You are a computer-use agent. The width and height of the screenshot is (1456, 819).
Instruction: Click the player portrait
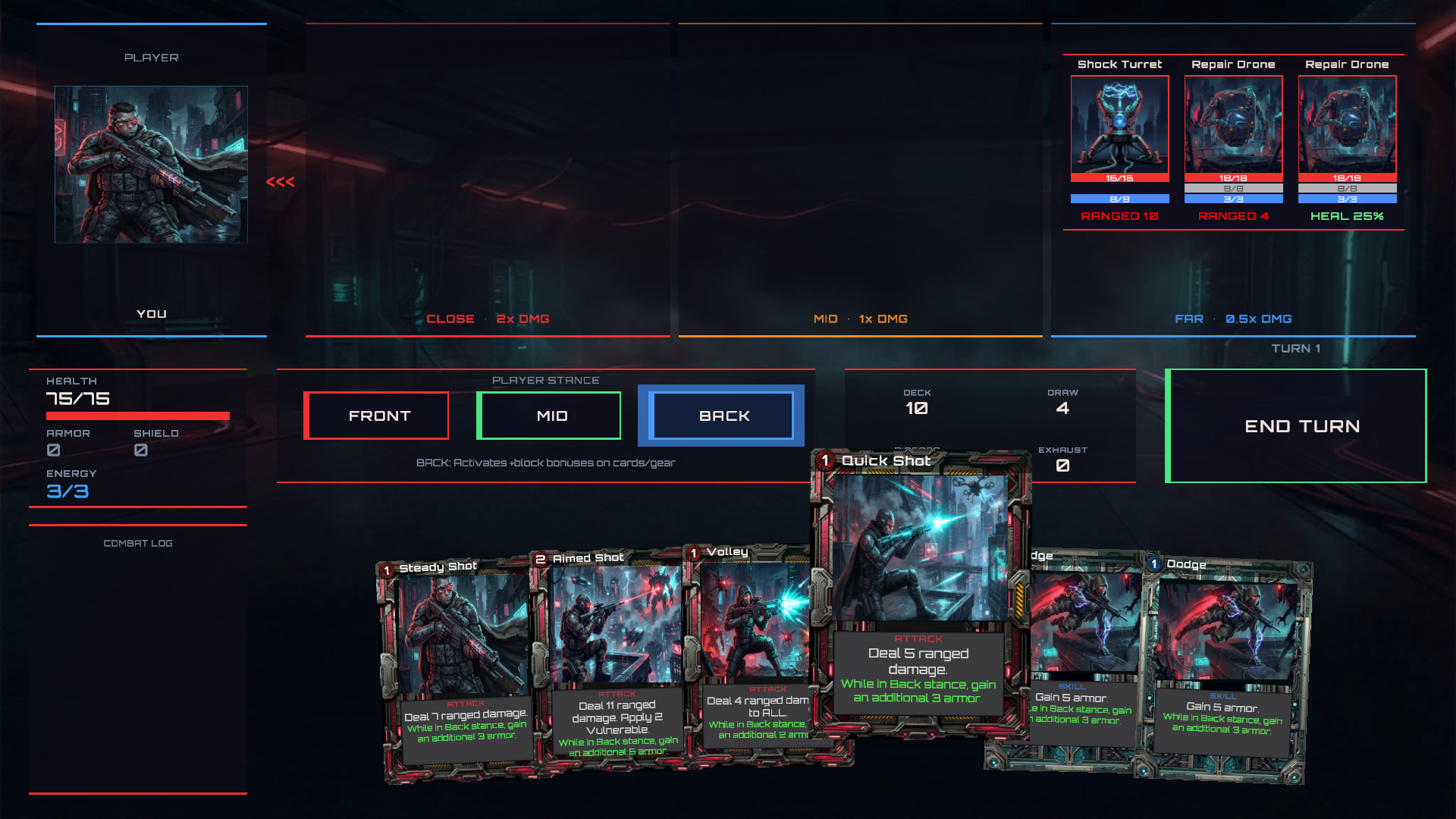coord(151,165)
